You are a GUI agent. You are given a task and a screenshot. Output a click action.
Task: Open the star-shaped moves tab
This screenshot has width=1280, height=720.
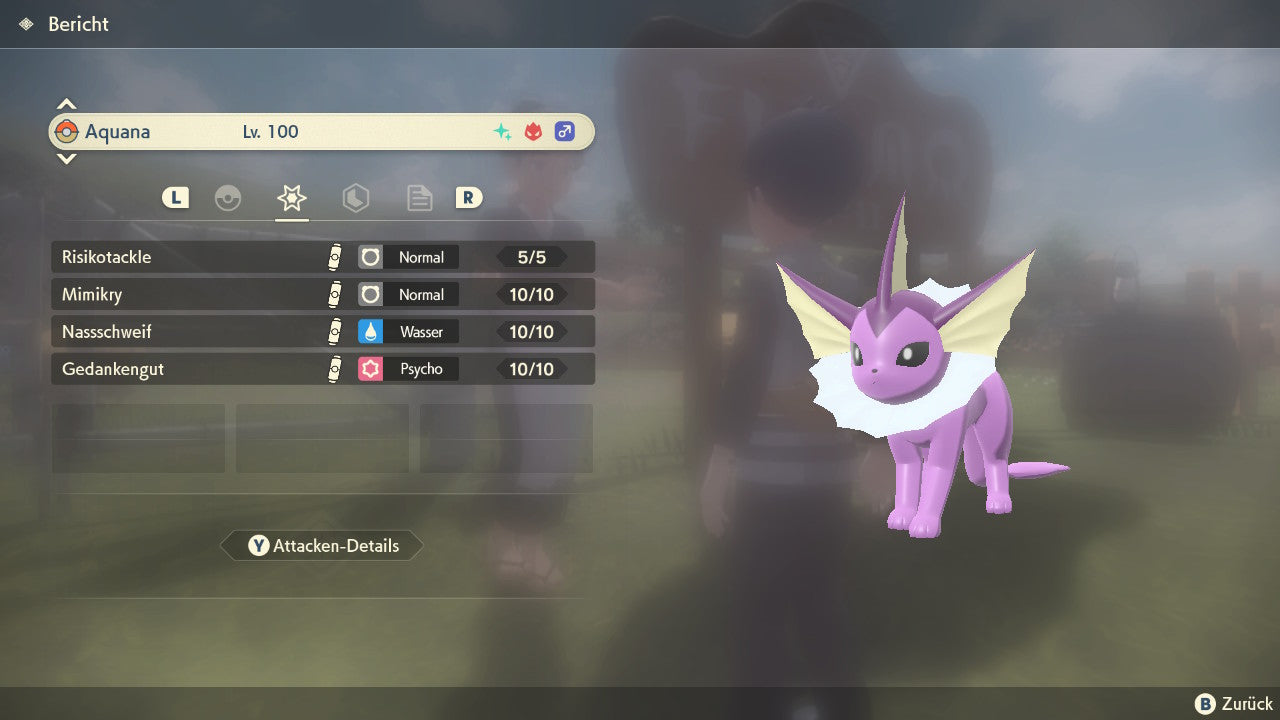[x=291, y=198]
